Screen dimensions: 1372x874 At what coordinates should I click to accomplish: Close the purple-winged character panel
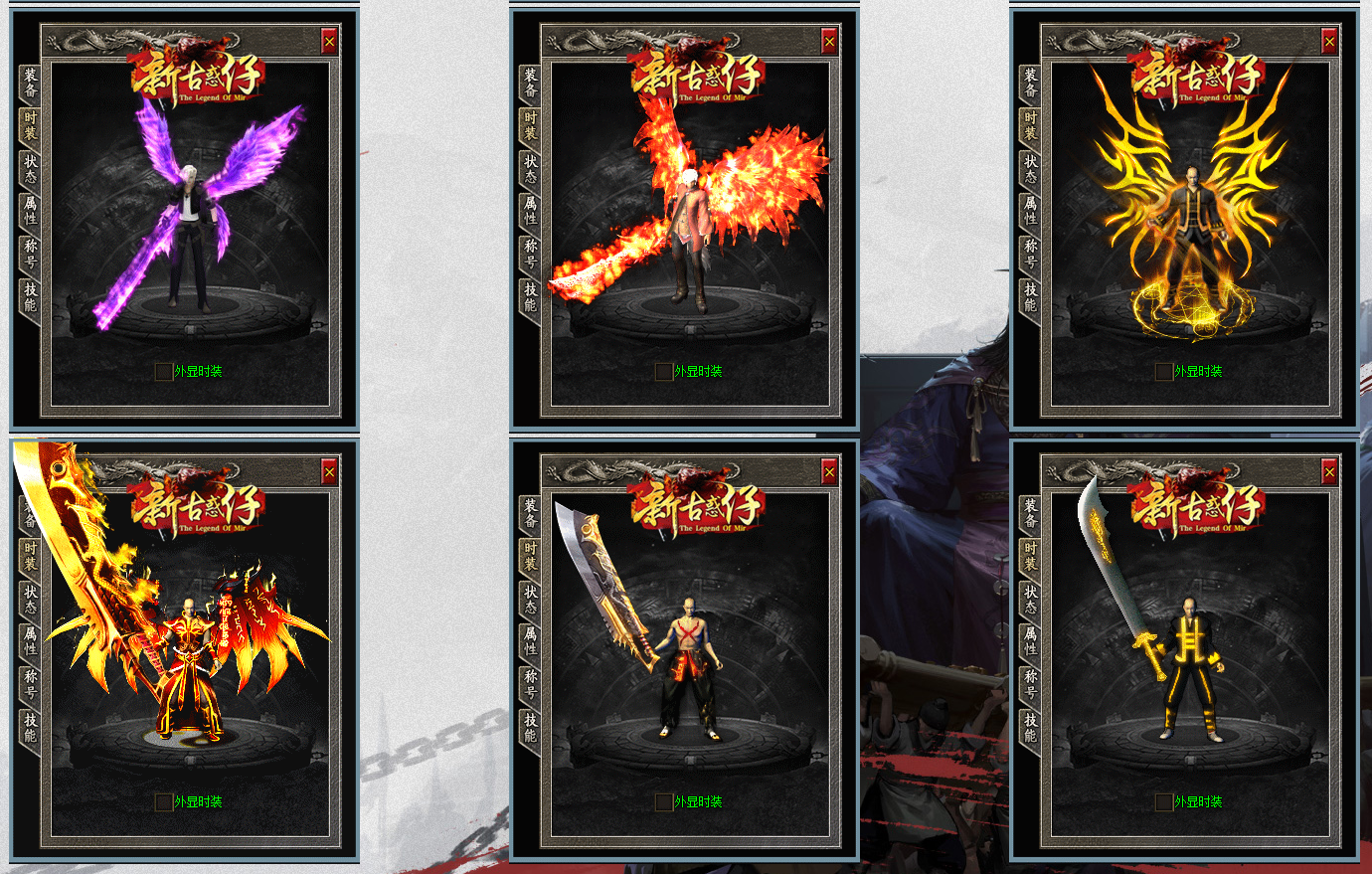[x=329, y=41]
